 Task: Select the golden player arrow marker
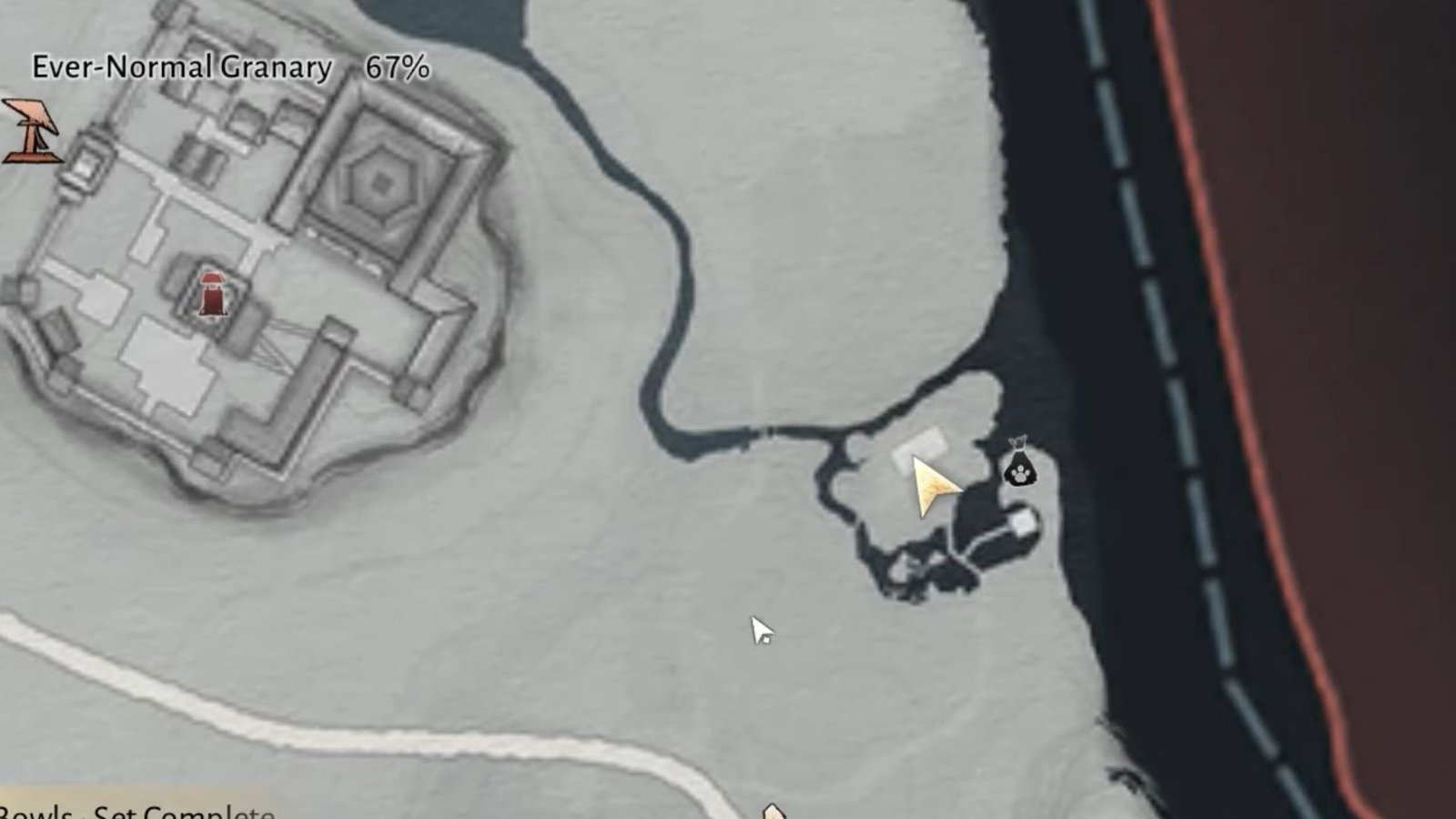(x=930, y=484)
